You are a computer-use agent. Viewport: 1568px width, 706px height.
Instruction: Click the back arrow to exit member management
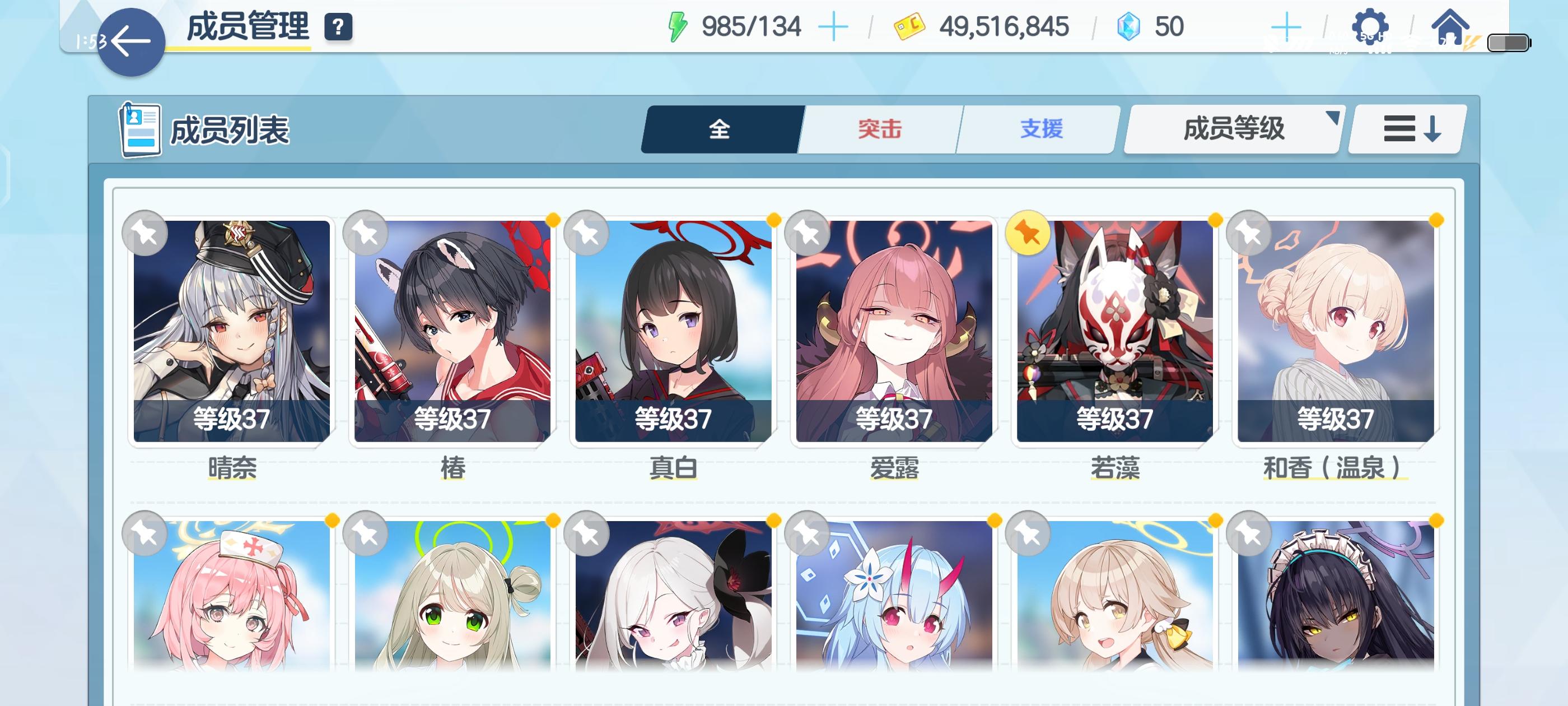tap(130, 40)
